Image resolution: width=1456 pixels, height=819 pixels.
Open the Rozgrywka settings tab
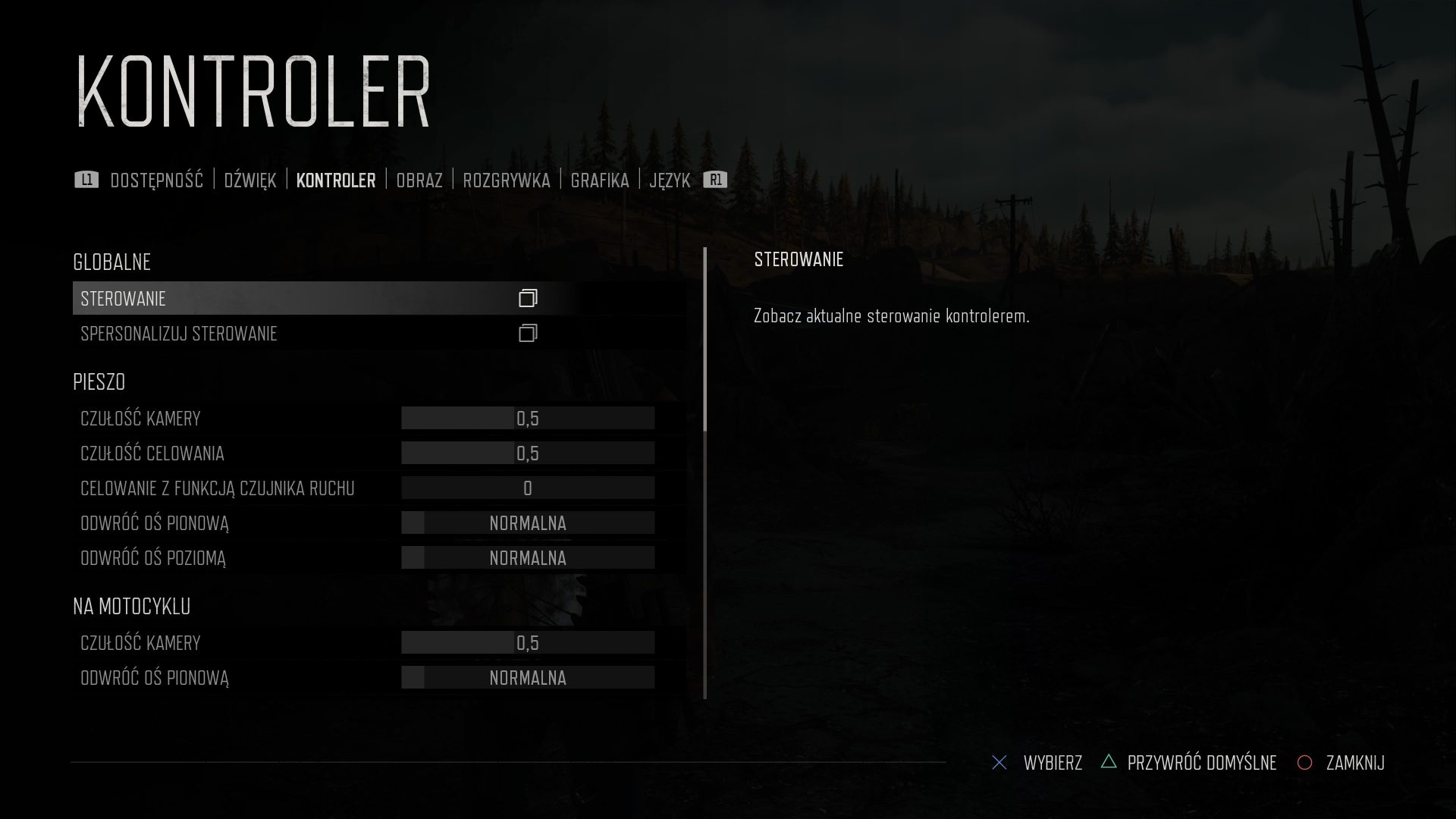click(x=506, y=180)
